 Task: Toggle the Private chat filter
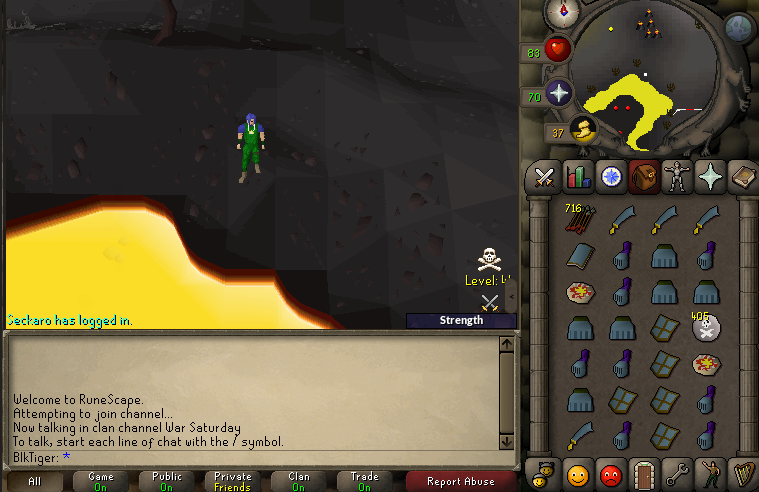point(233,481)
